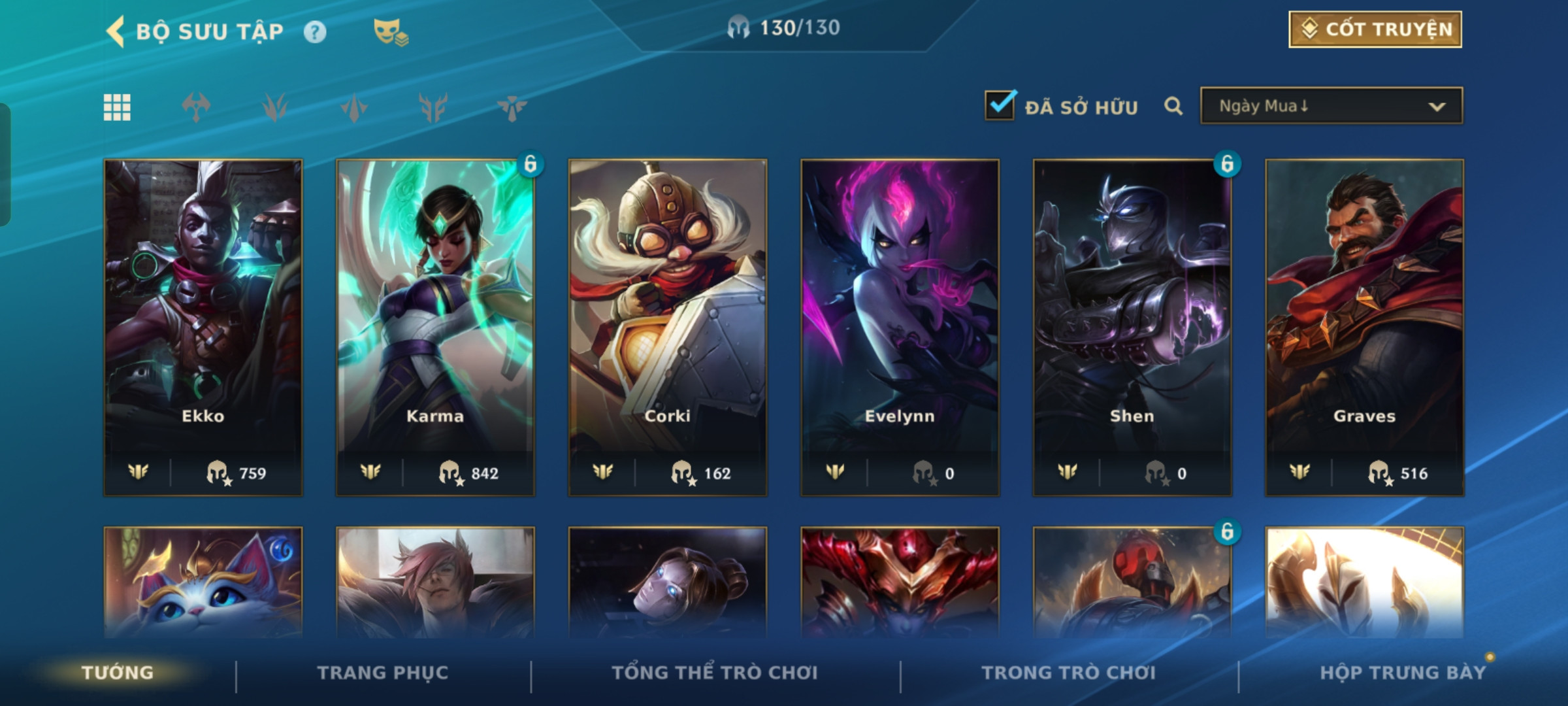Open the Tổng Thể Trò Chơi tab
Image resolution: width=1568 pixels, height=706 pixels.
(715, 673)
